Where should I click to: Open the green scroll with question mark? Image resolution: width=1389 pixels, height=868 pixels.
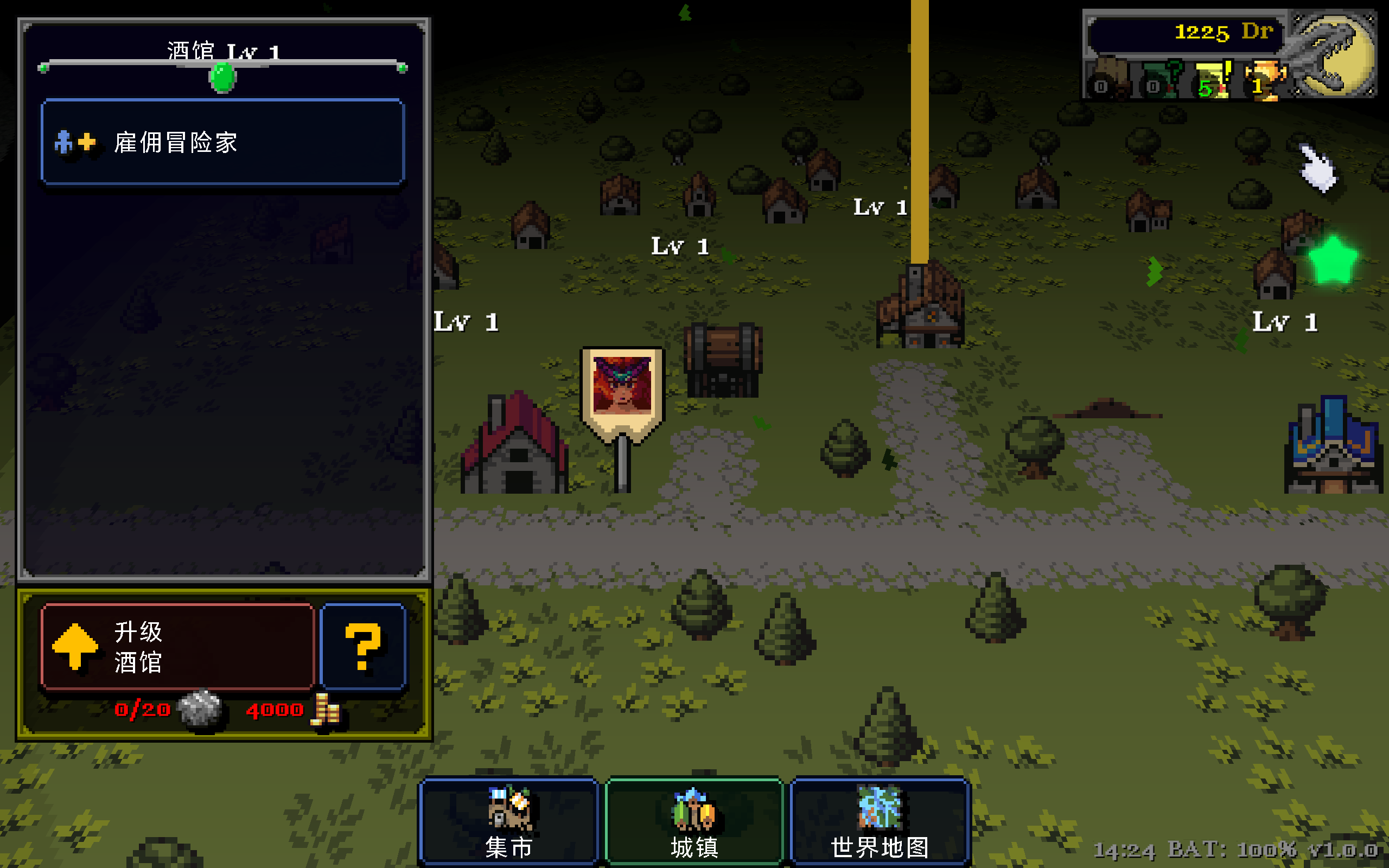(1161, 81)
